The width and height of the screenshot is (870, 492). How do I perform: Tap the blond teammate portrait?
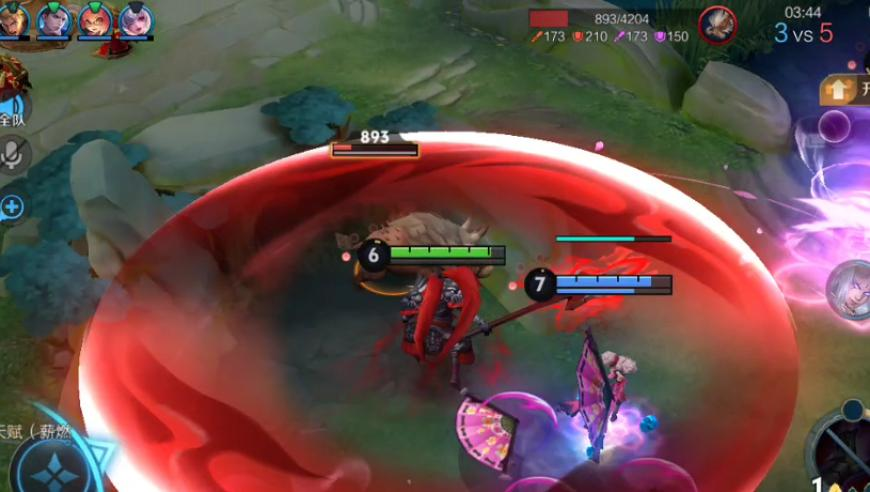(13, 19)
